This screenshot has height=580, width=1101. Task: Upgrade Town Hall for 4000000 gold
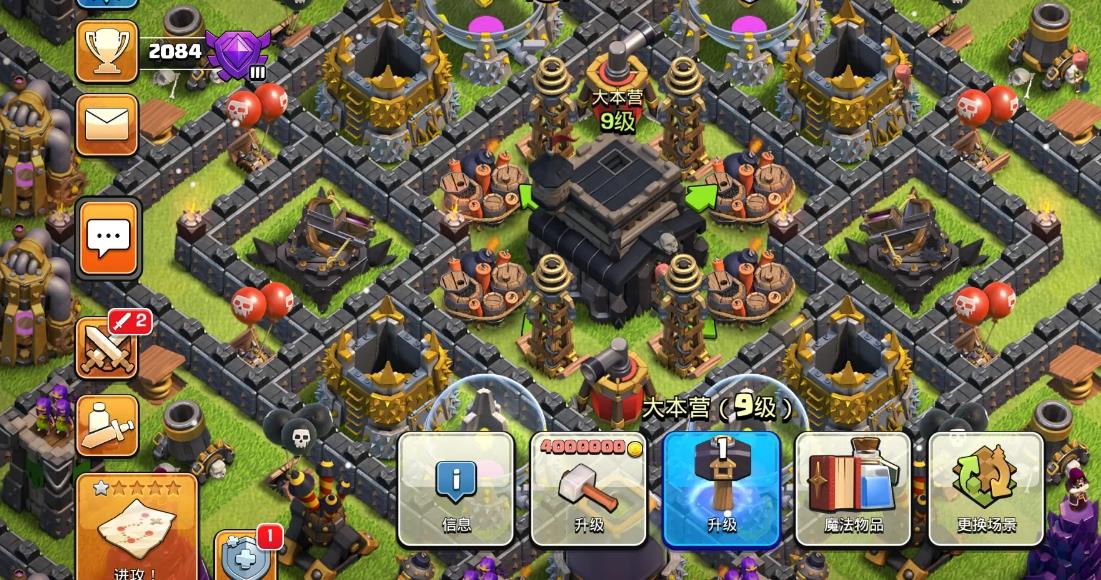pyautogui.click(x=589, y=488)
